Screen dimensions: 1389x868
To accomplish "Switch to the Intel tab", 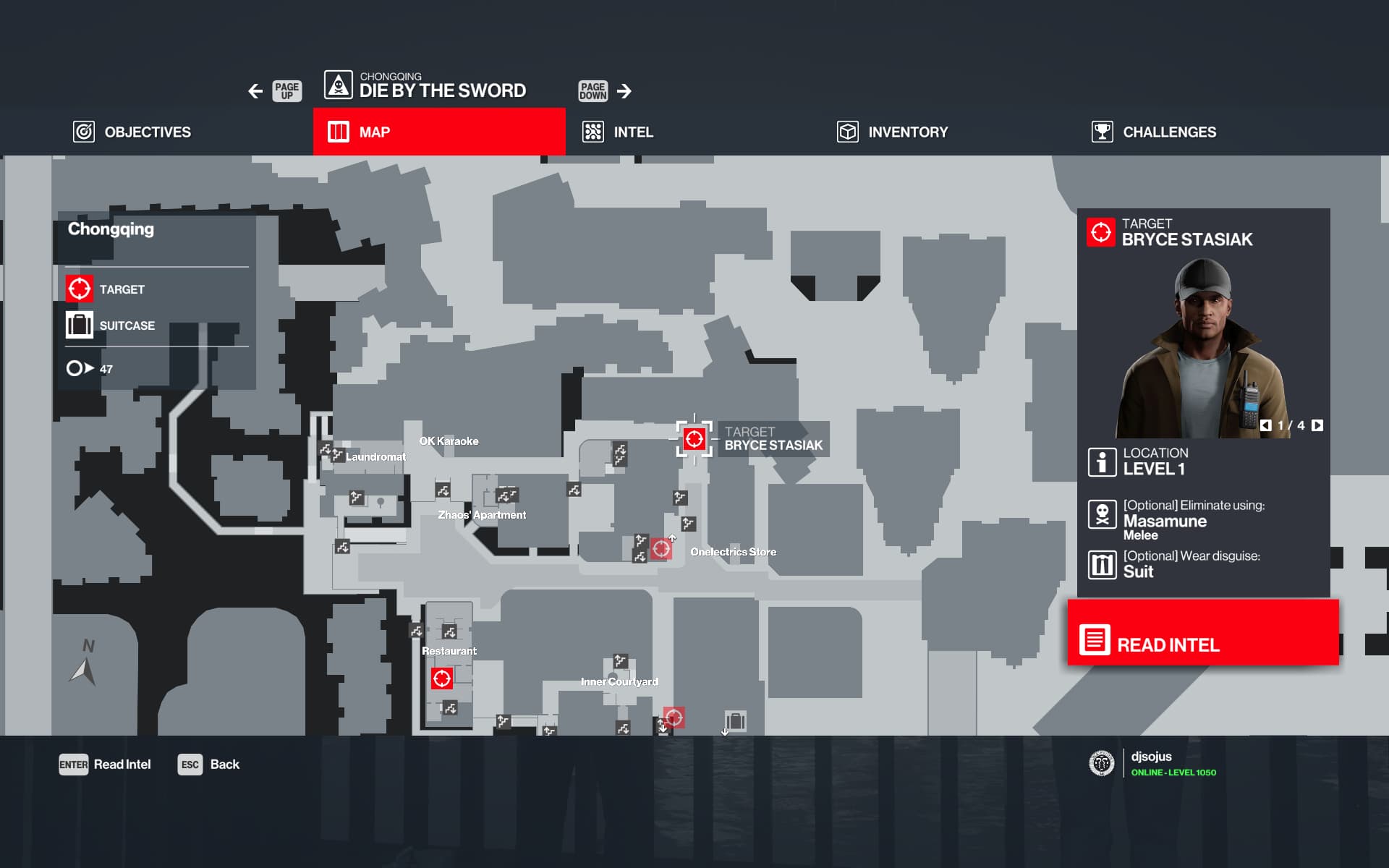I will coord(619,132).
